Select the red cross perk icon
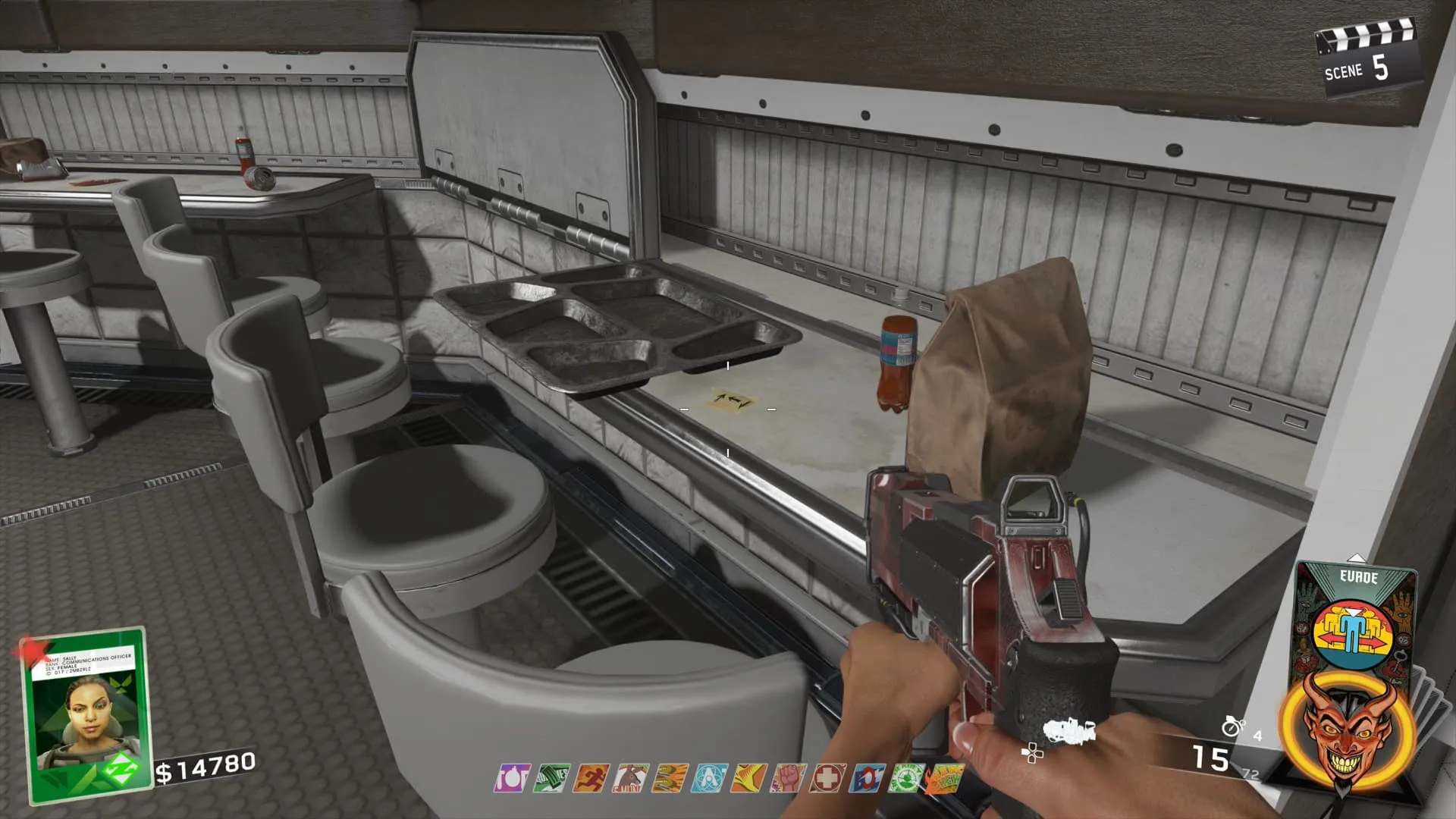 click(827, 779)
